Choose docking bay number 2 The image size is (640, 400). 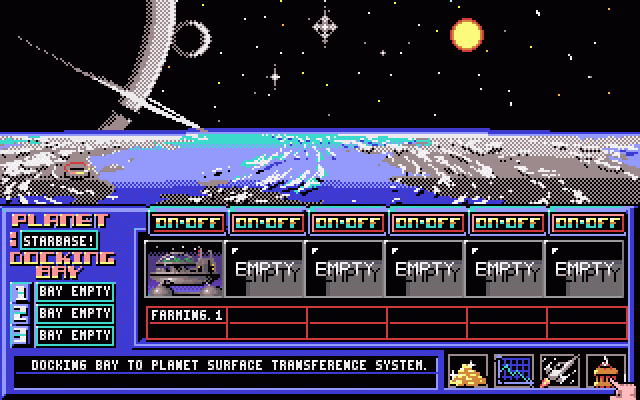click(x=75, y=314)
